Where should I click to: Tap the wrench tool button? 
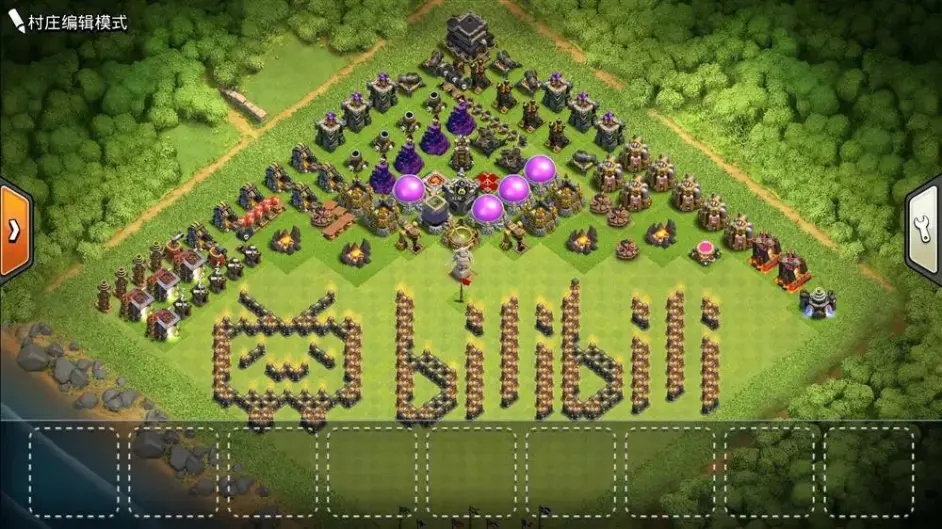(x=925, y=231)
